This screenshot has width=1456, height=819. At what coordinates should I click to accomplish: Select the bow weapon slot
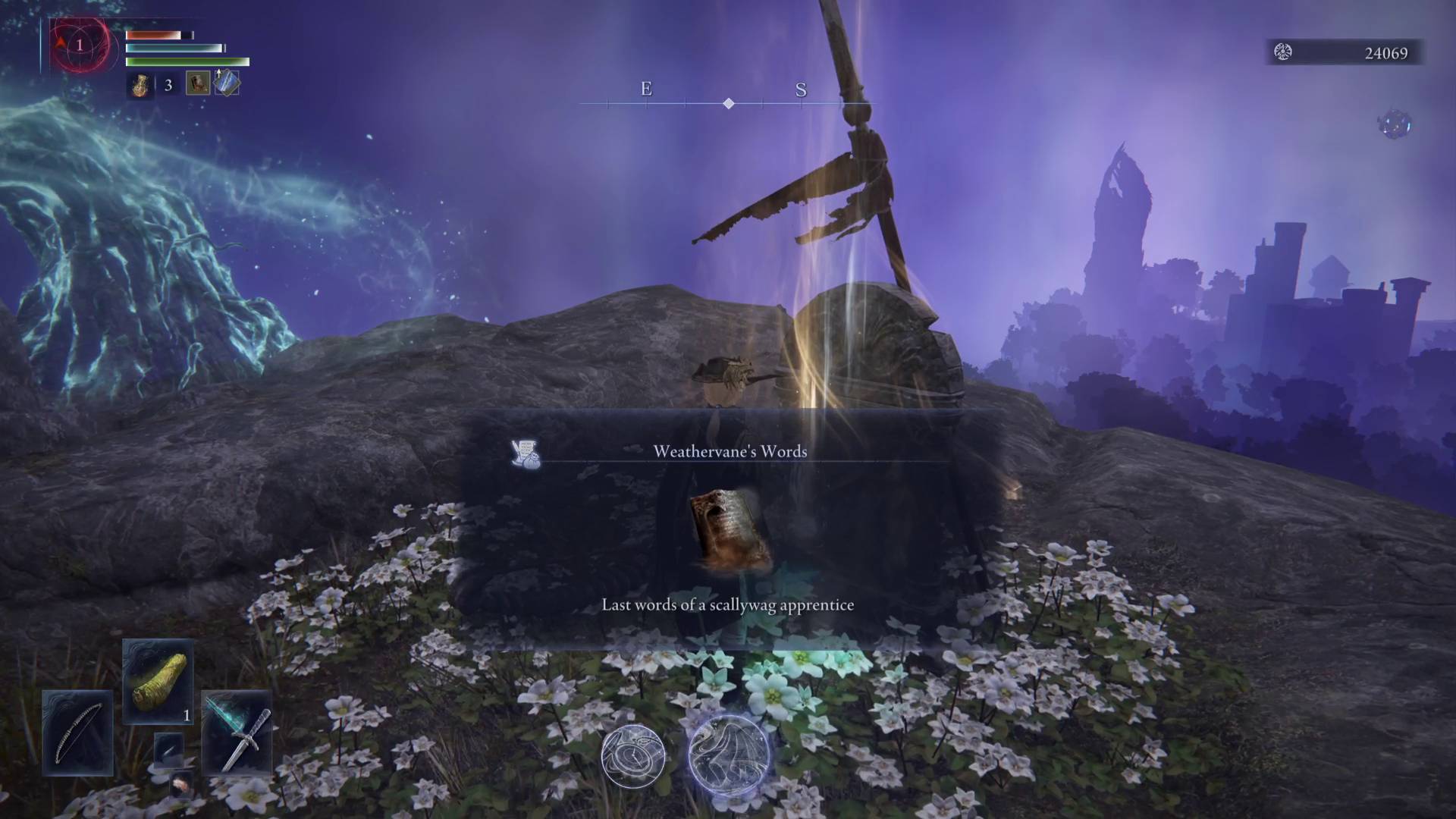(77, 733)
